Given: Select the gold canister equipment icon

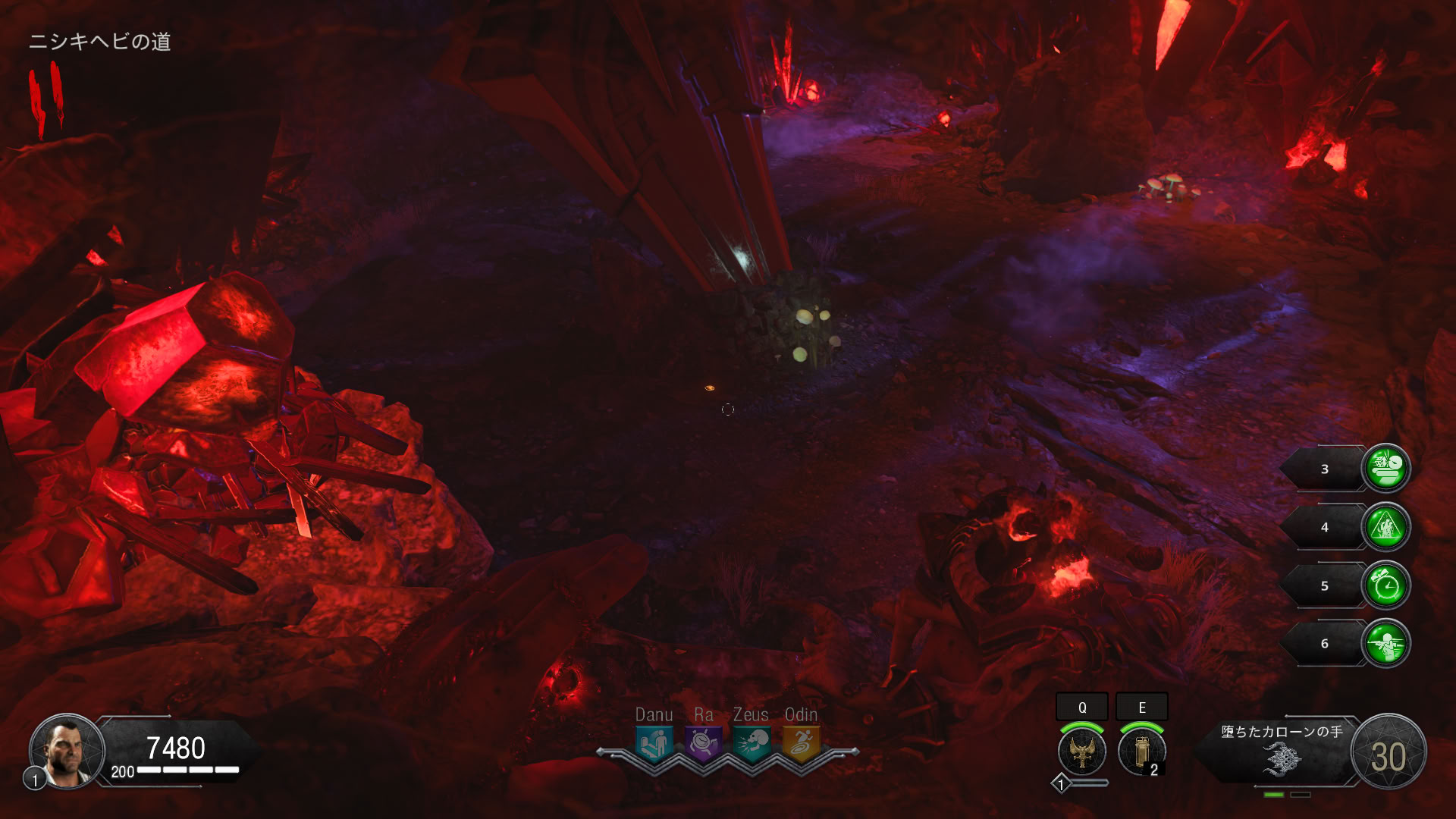Looking at the screenshot, I should pyautogui.click(x=1141, y=752).
